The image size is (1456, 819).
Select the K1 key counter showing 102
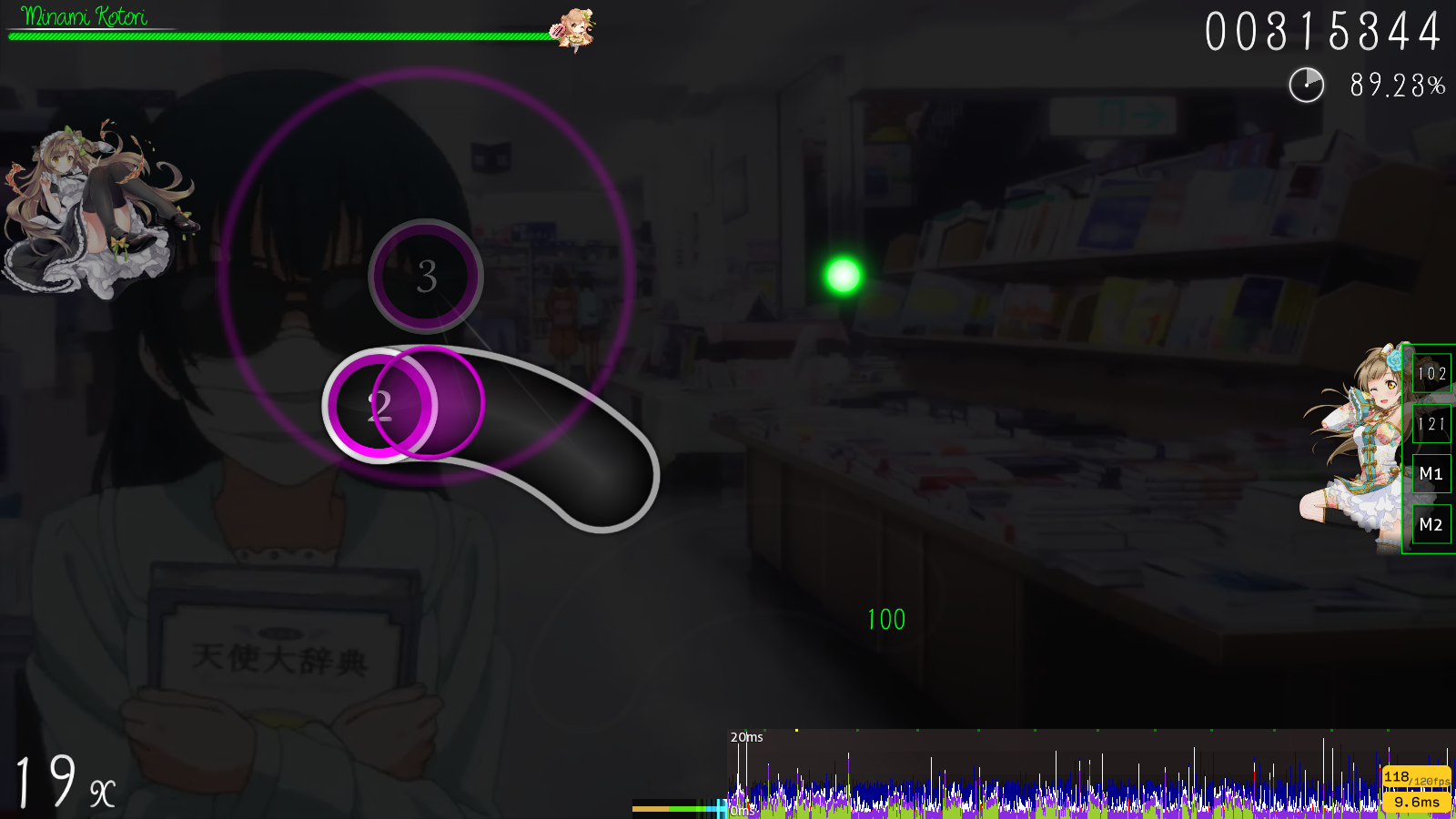tap(1431, 373)
